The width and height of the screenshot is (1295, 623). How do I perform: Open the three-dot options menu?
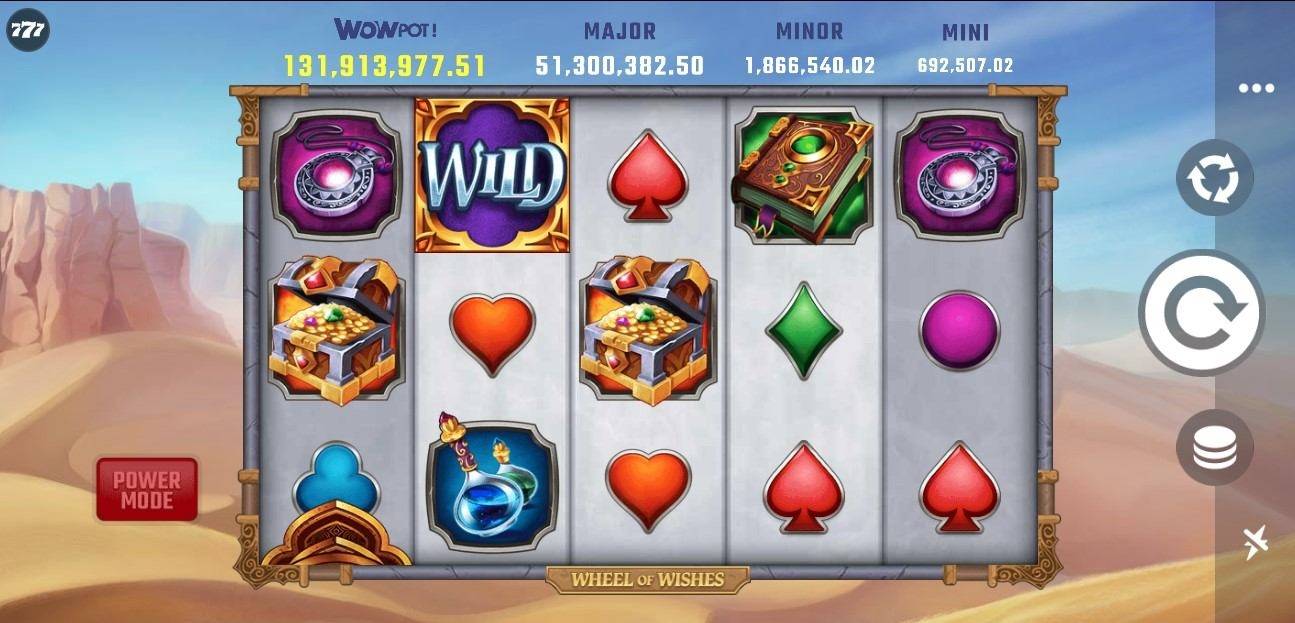1256,88
